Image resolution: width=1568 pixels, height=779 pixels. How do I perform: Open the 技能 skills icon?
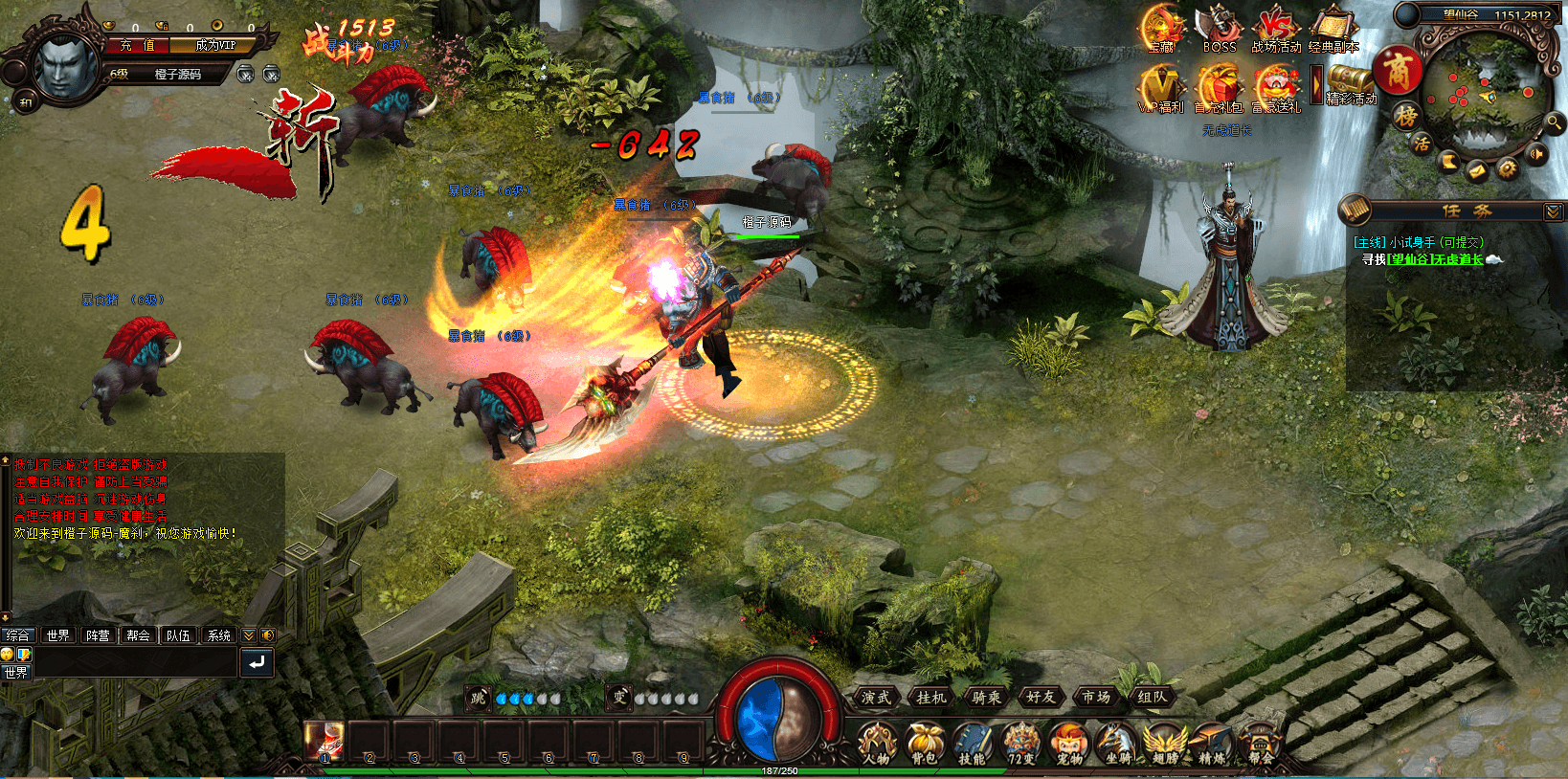(972, 744)
